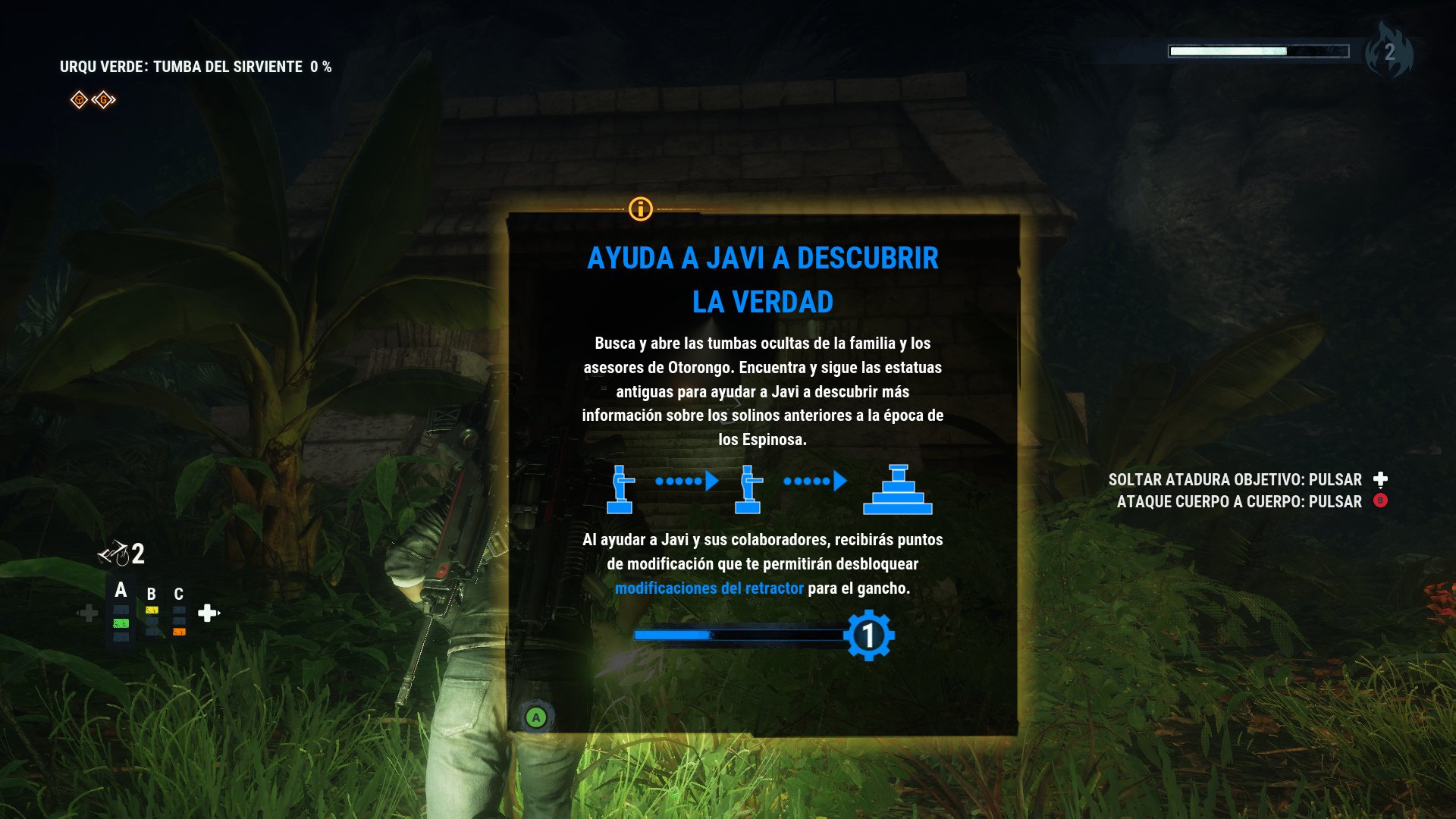
Task: Click the steering wheel diamond marker
Action: coord(79,99)
